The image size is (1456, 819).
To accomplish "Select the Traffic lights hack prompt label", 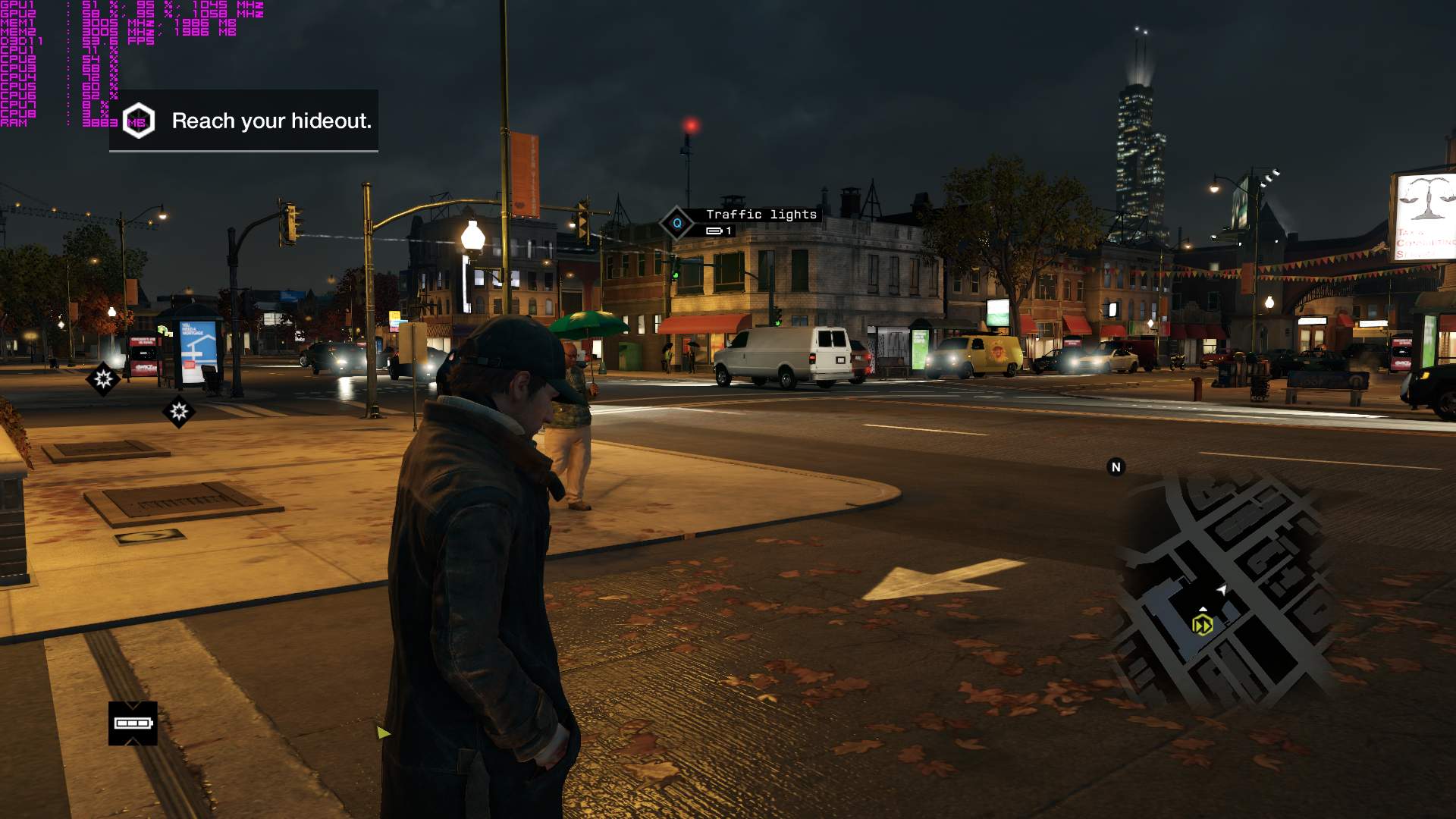I will click(x=761, y=215).
